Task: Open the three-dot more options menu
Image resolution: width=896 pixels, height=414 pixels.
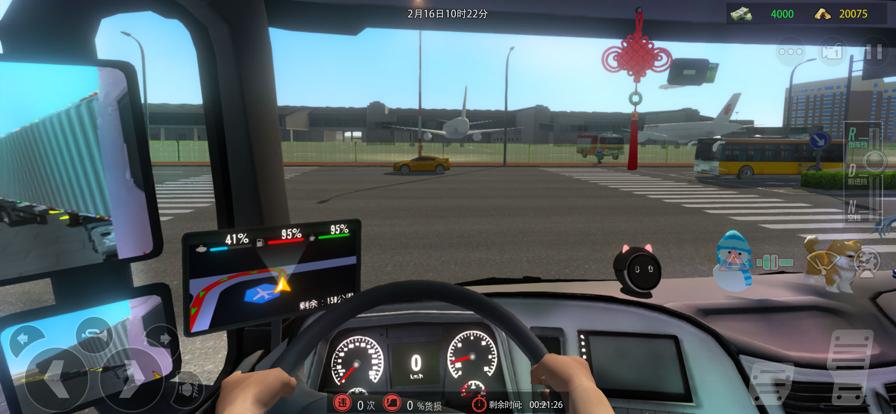Action: pos(790,51)
